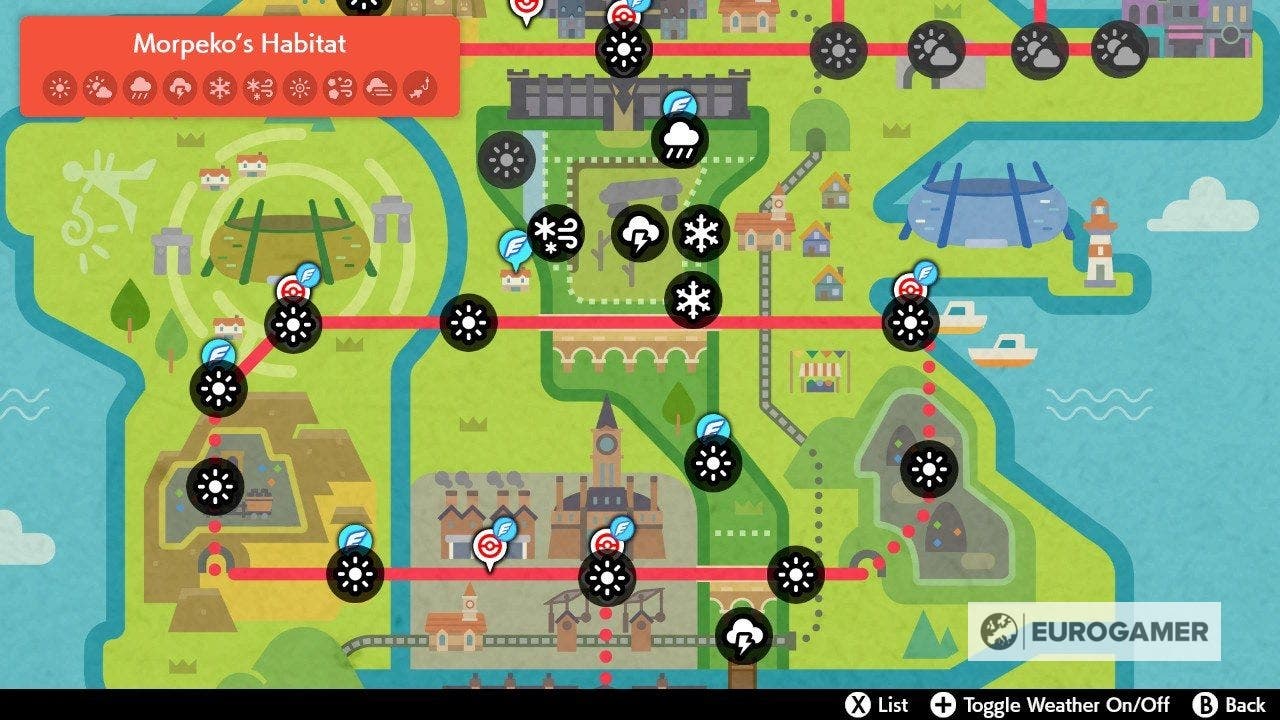1280x720 pixels.
Task: Click the Pokémon Center pin near the stone circle
Action: coord(294,289)
